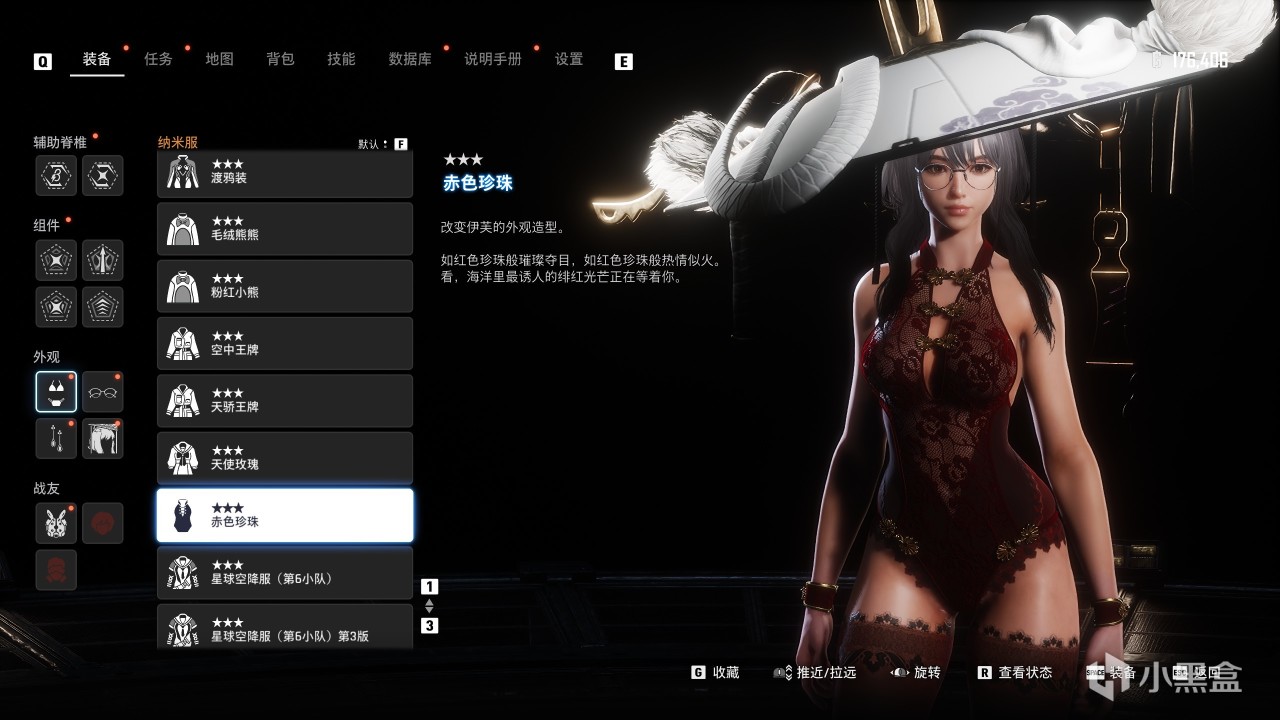The width and height of the screenshot is (1280, 720).
Task: Click the highlighted 赤色珍珠 outfit row
Action: tap(285, 515)
